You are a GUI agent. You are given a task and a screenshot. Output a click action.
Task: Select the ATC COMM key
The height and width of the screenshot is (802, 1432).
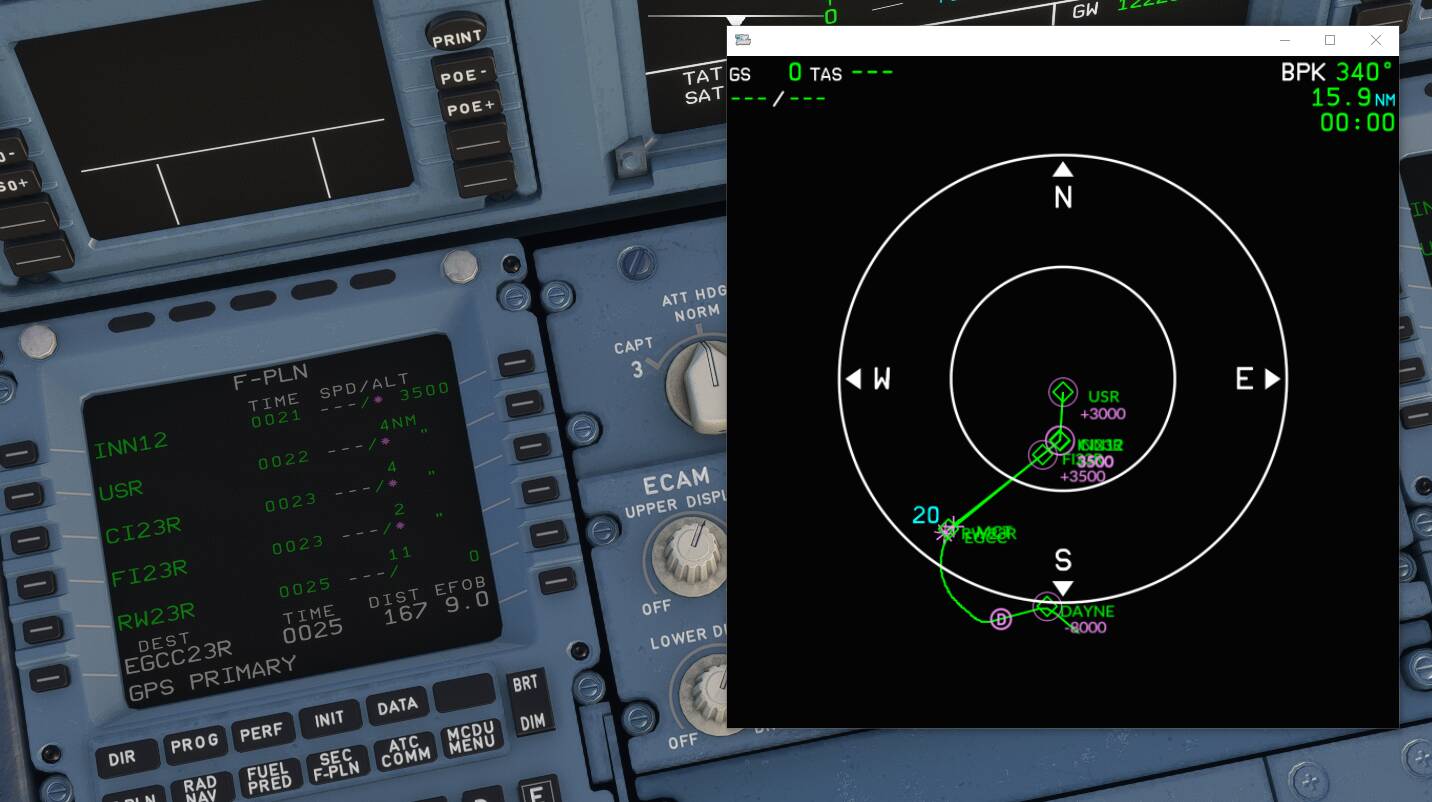point(403,752)
